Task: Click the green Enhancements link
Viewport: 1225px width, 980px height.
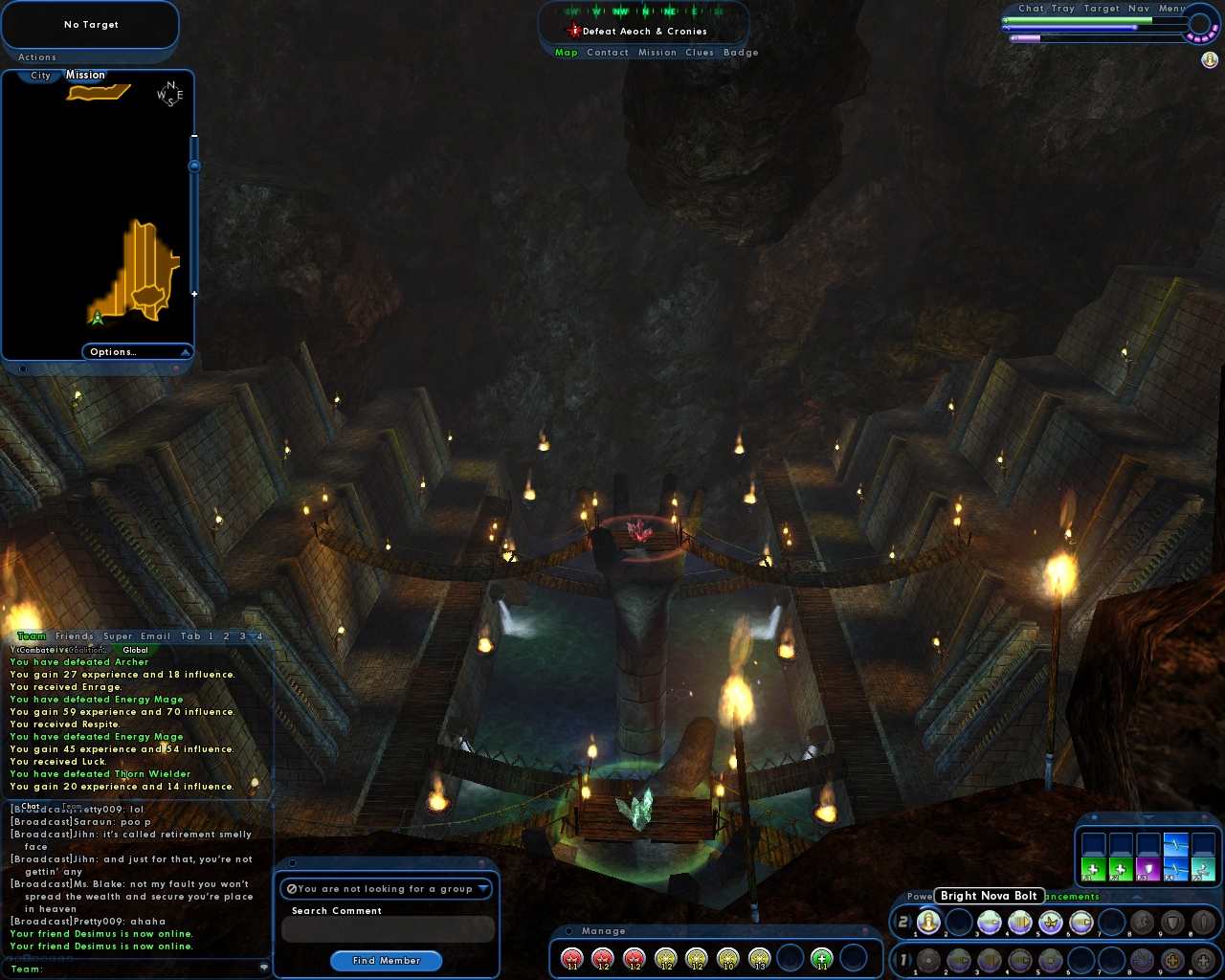Action: pyautogui.click(x=1072, y=897)
